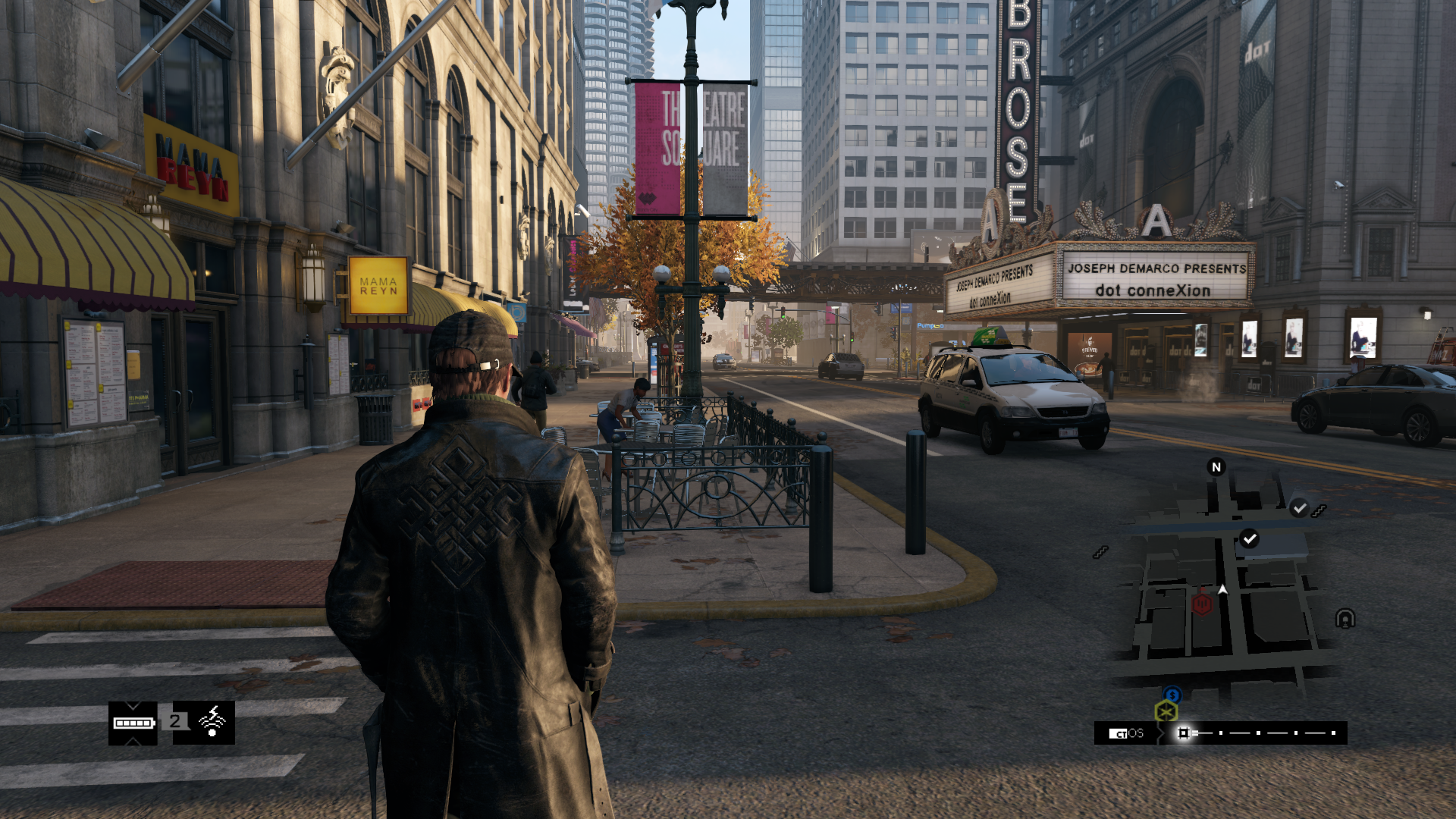Select the signal jammer tool icon
The height and width of the screenshot is (819, 1456).
(212, 722)
